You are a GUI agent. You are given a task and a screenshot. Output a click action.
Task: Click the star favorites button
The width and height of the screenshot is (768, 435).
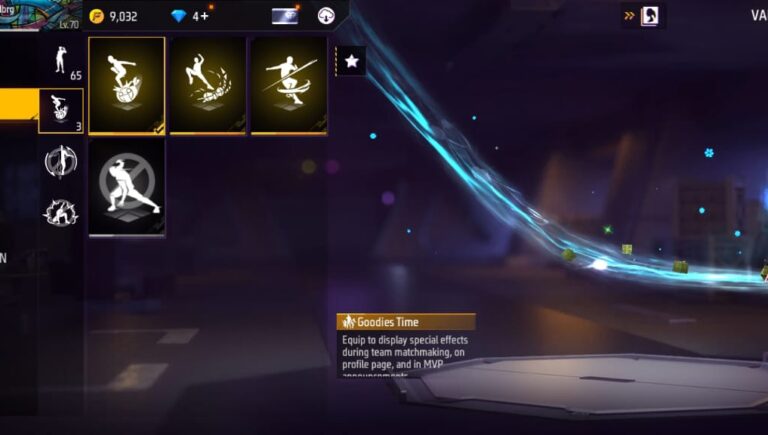click(x=351, y=61)
